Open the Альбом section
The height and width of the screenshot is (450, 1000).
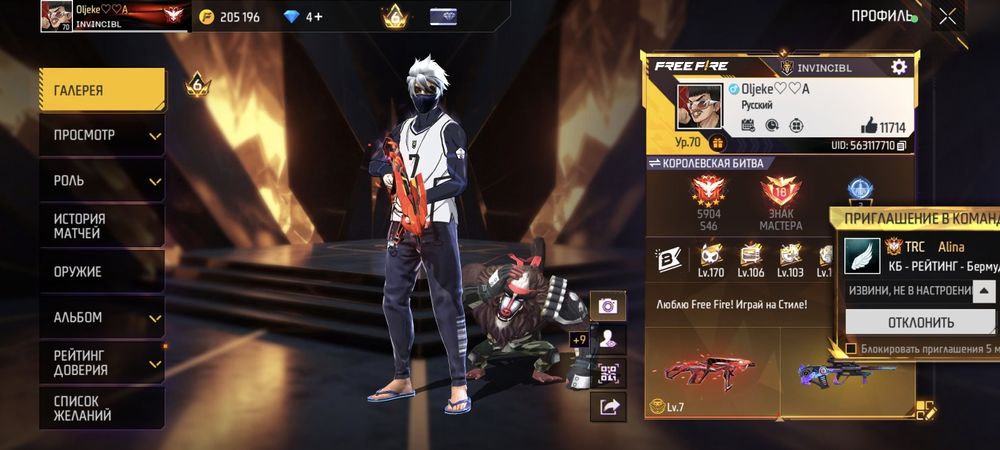[x=102, y=317]
